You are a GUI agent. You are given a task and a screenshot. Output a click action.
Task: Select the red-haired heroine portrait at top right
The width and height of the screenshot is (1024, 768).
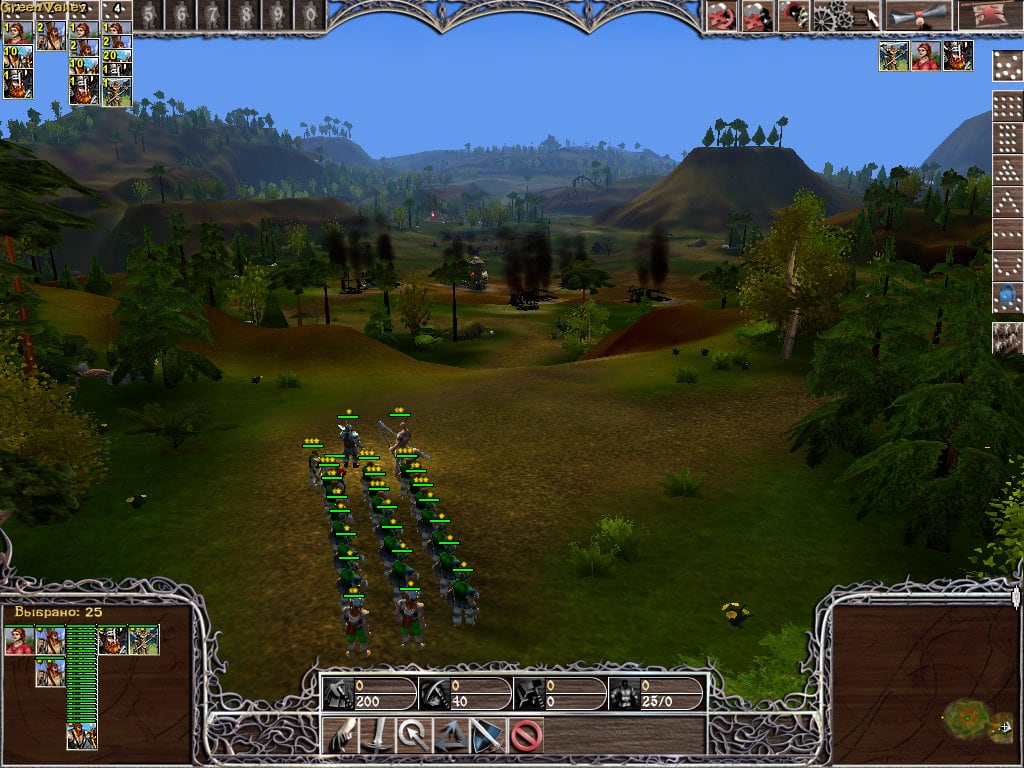pos(926,56)
